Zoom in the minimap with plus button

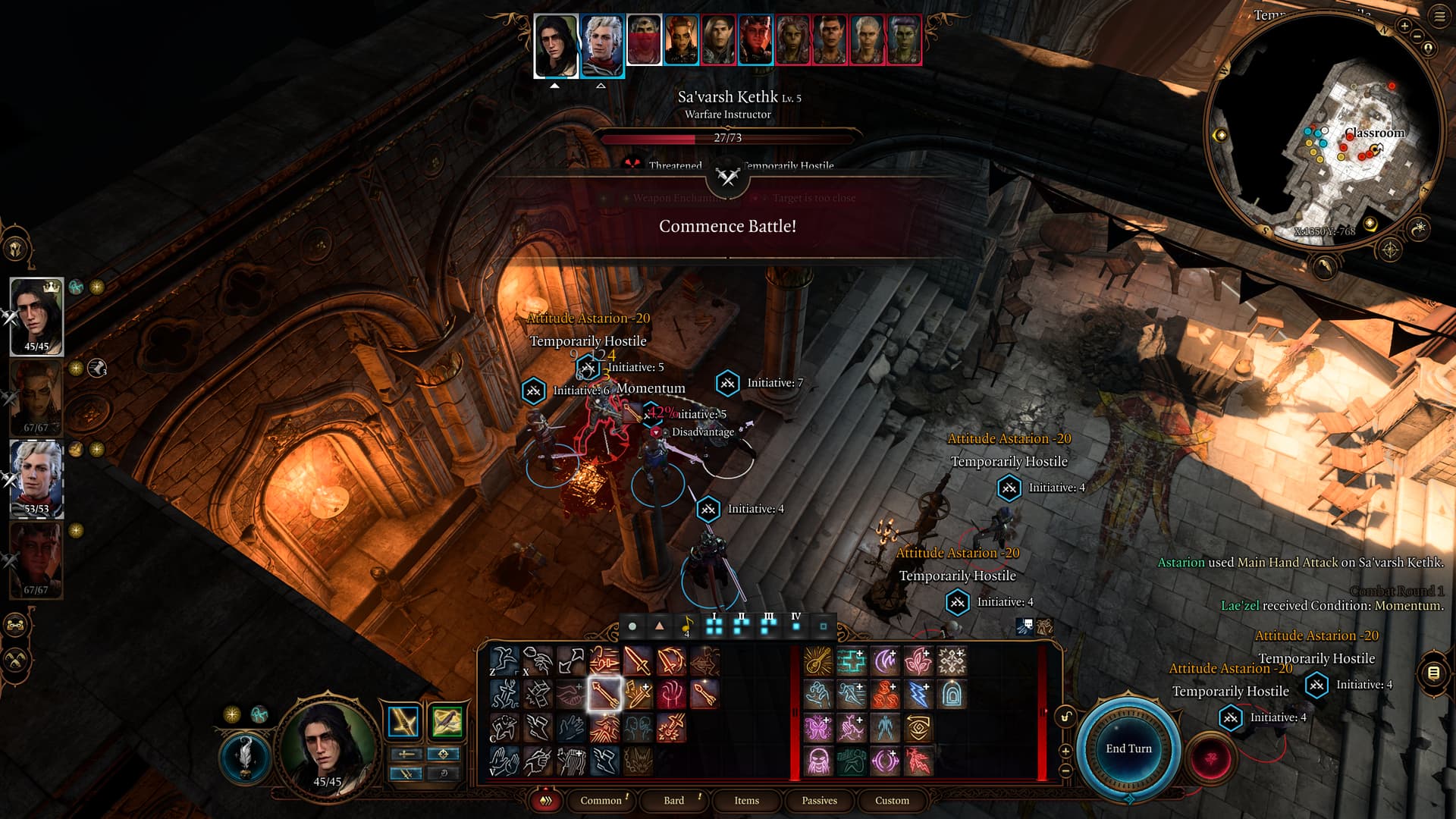1404,26
